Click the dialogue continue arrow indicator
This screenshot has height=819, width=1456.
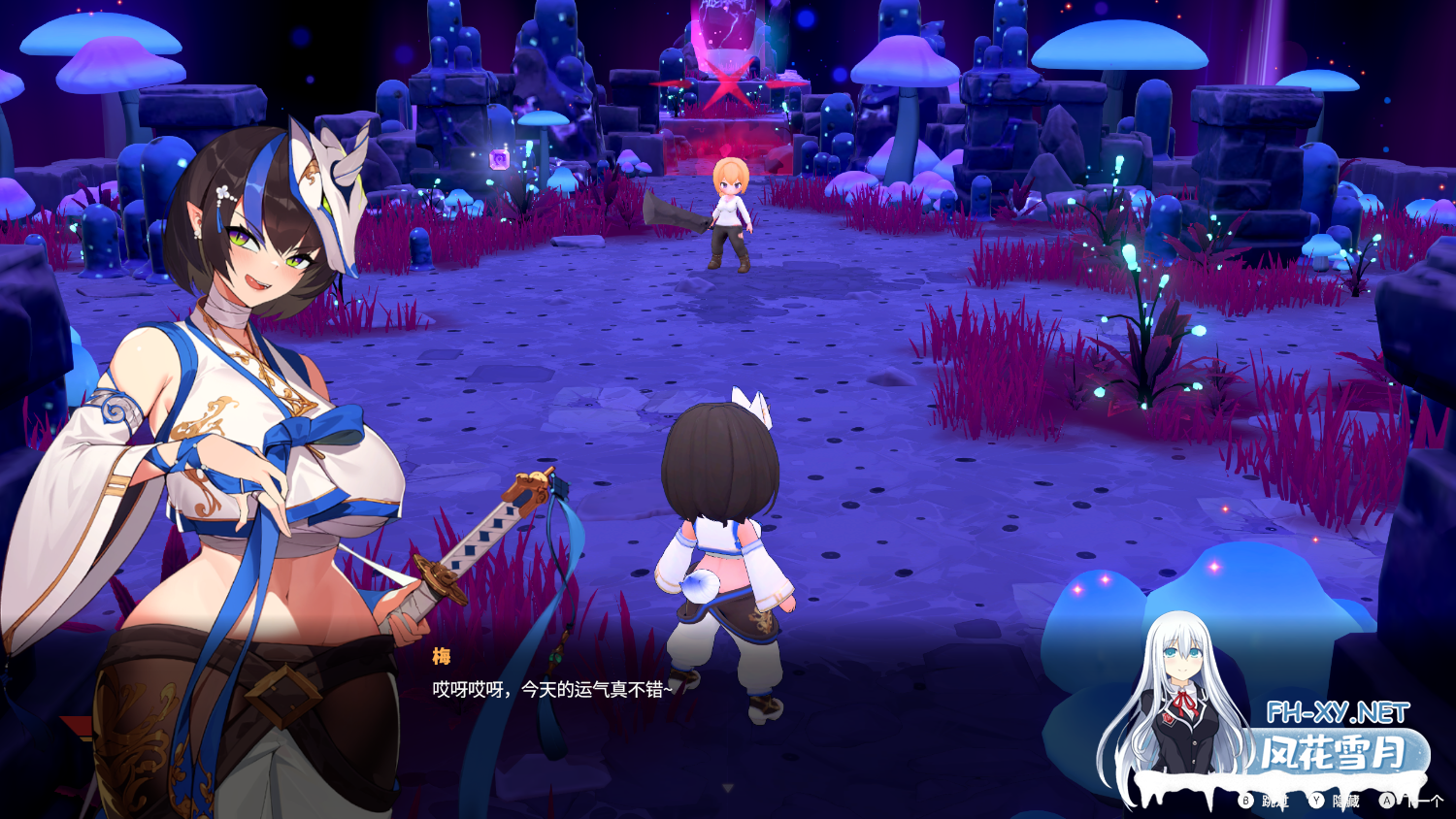pyautogui.click(x=727, y=788)
